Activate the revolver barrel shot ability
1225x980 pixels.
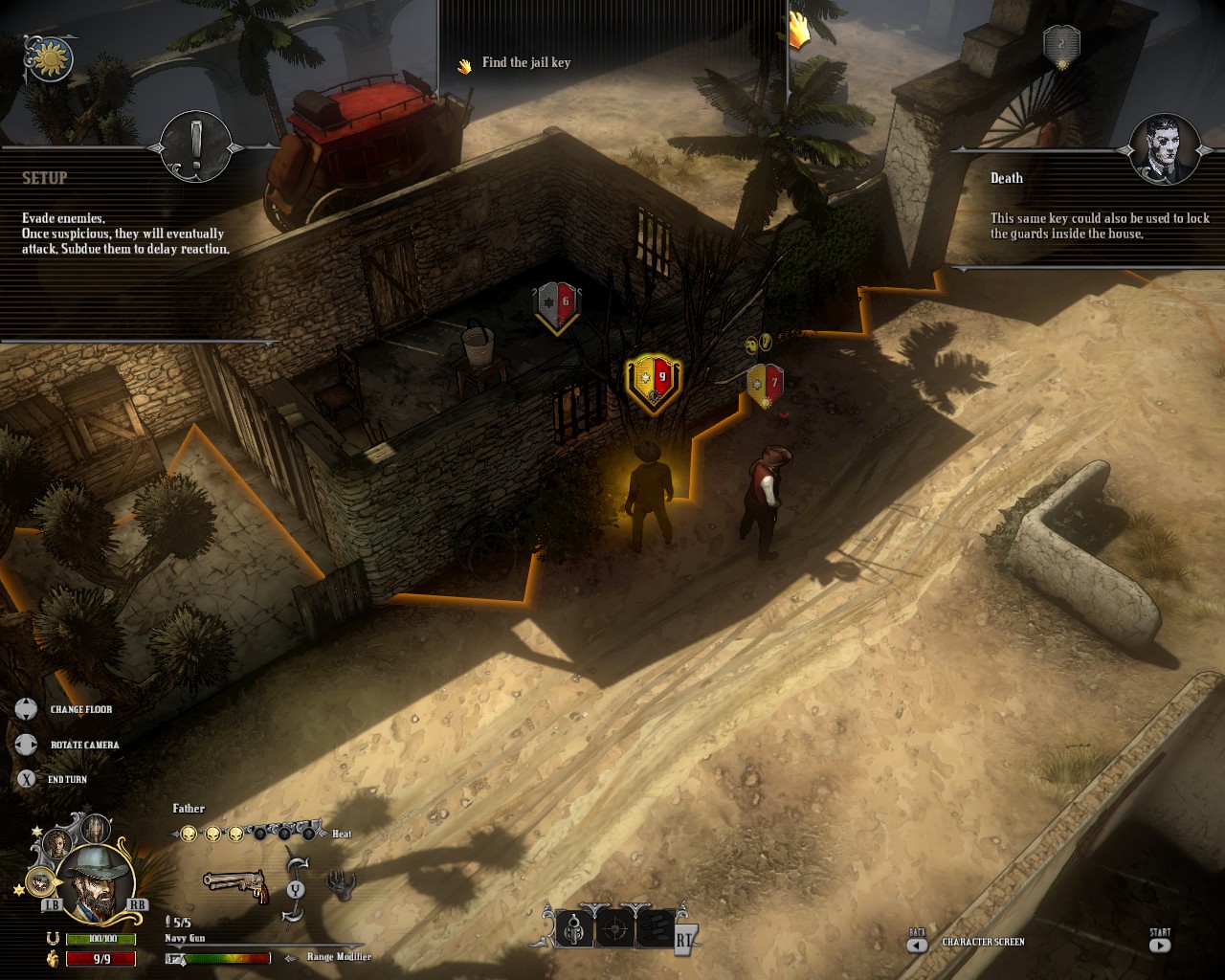(576, 928)
